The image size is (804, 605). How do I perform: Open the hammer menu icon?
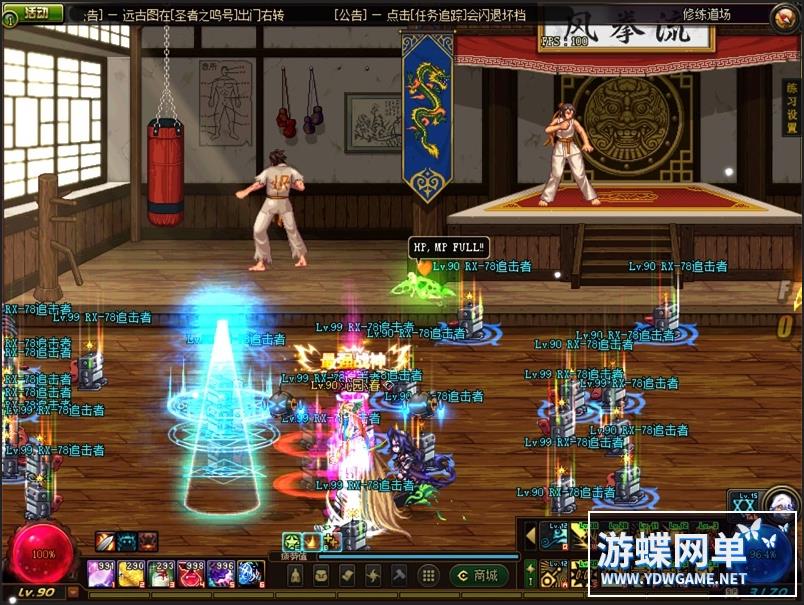(x=399, y=575)
